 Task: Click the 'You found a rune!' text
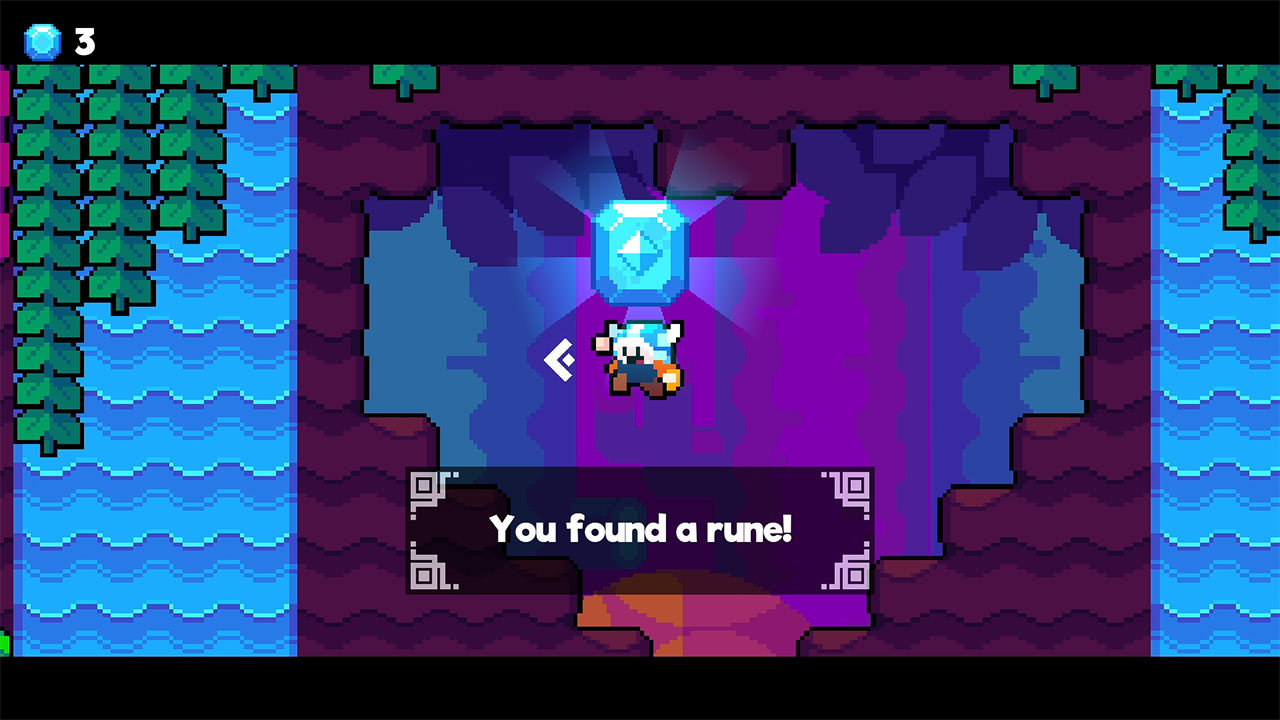click(640, 530)
